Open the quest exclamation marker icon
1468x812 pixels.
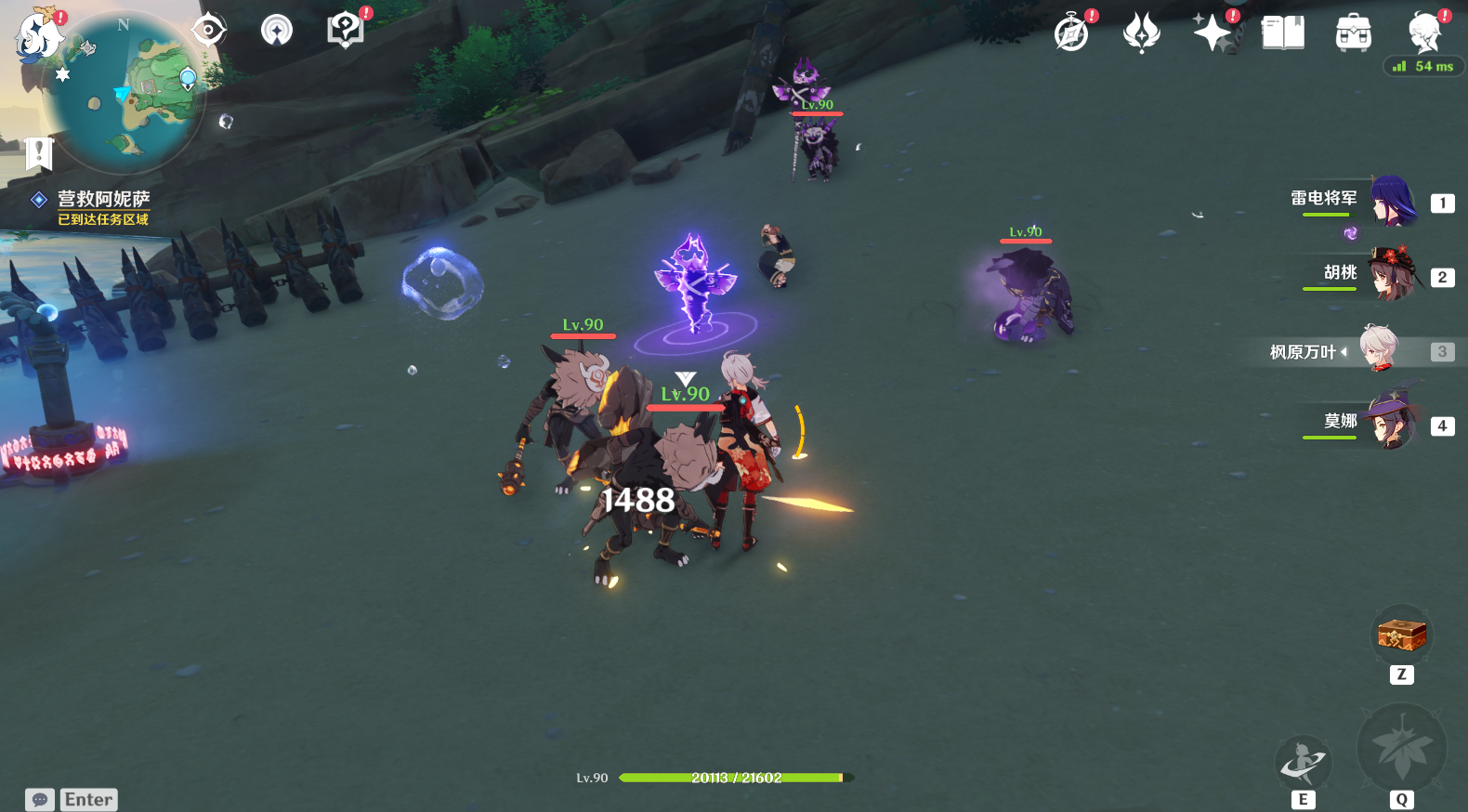pyautogui.click(x=39, y=152)
